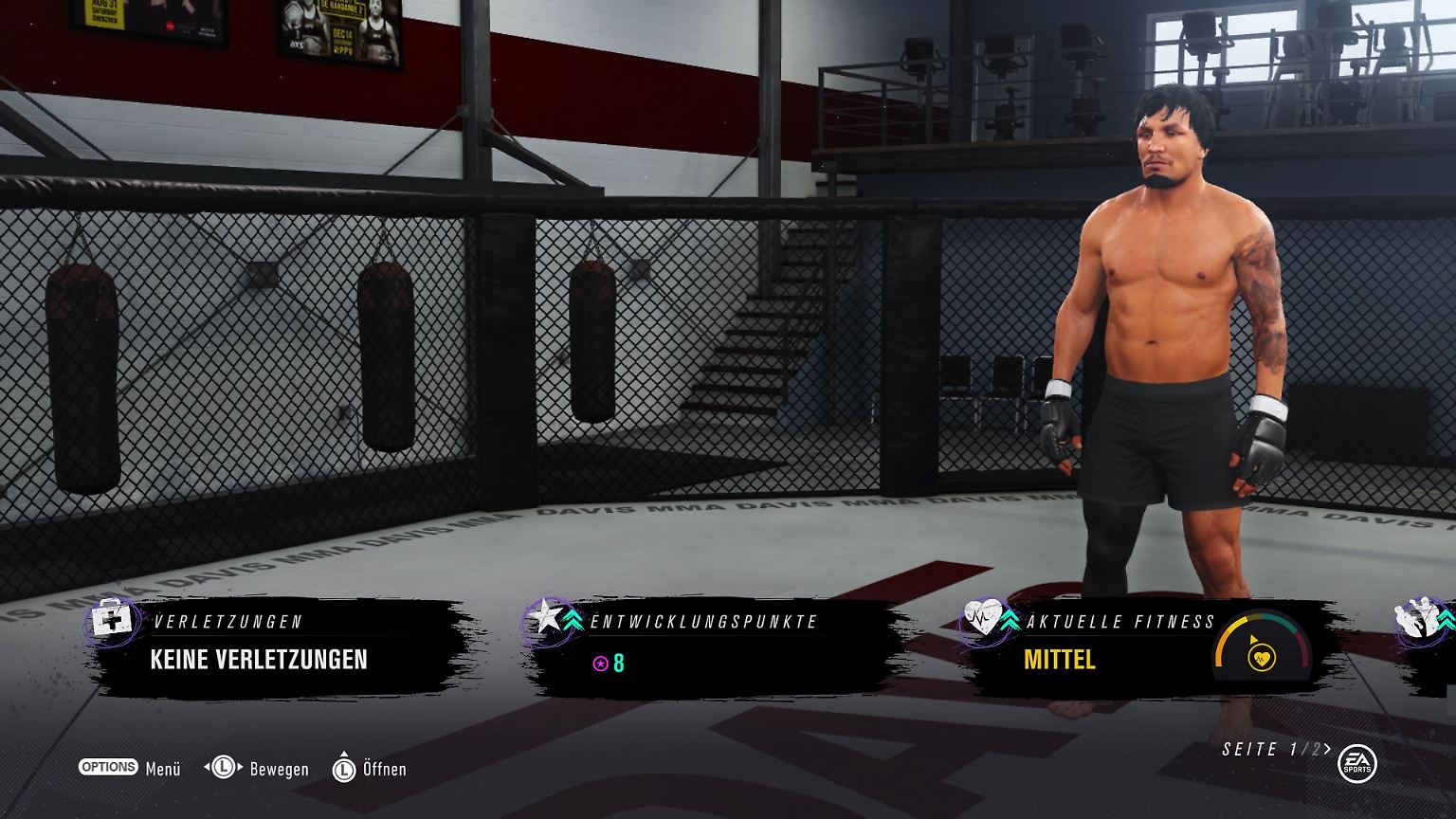The width and height of the screenshot is (1456, 819).
Task: Open the Verletzungen injuries panel
Action: (275, 649)
